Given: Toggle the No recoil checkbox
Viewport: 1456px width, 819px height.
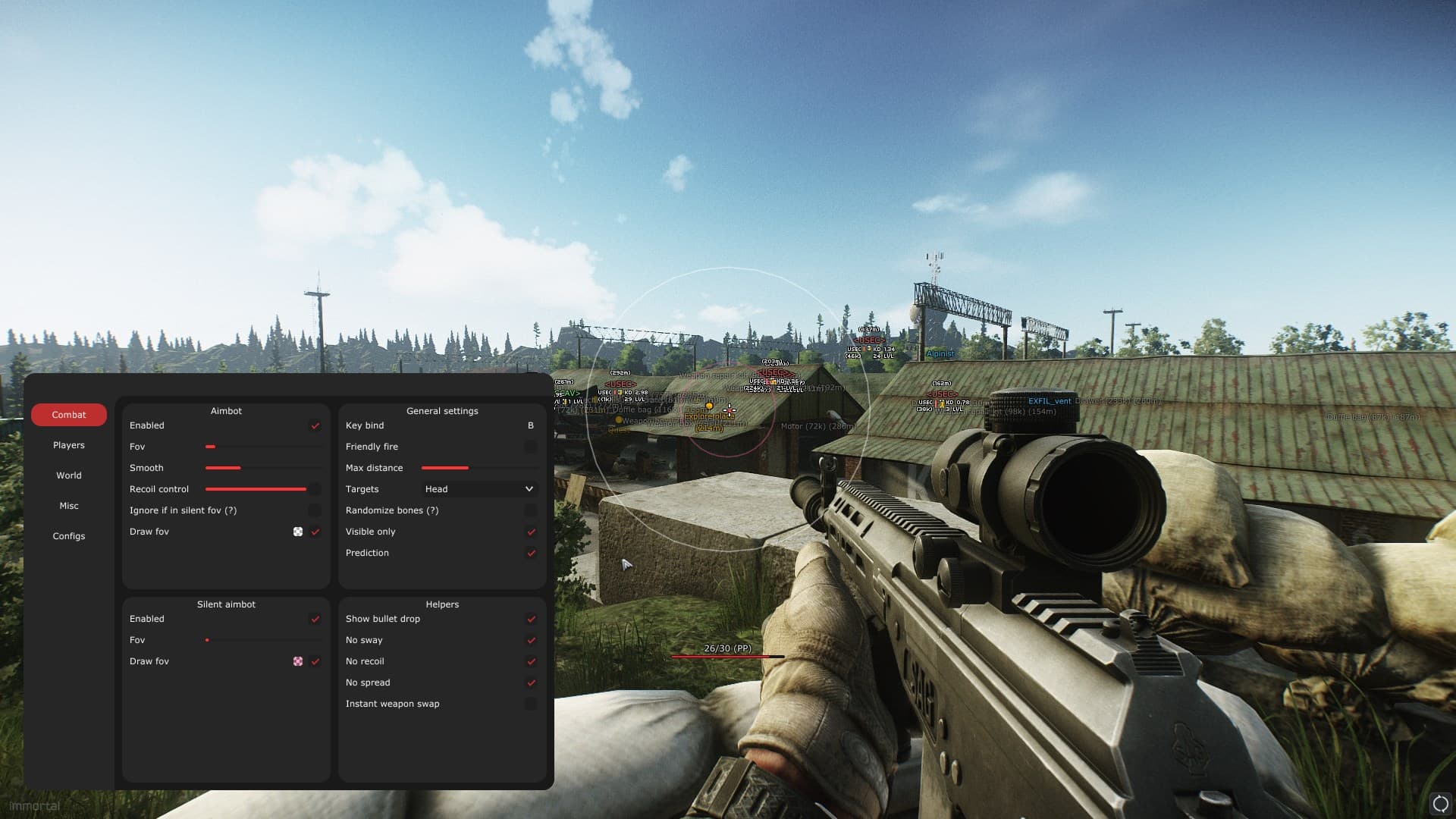Looking at the screenshot, I should (x=531, y=661).
